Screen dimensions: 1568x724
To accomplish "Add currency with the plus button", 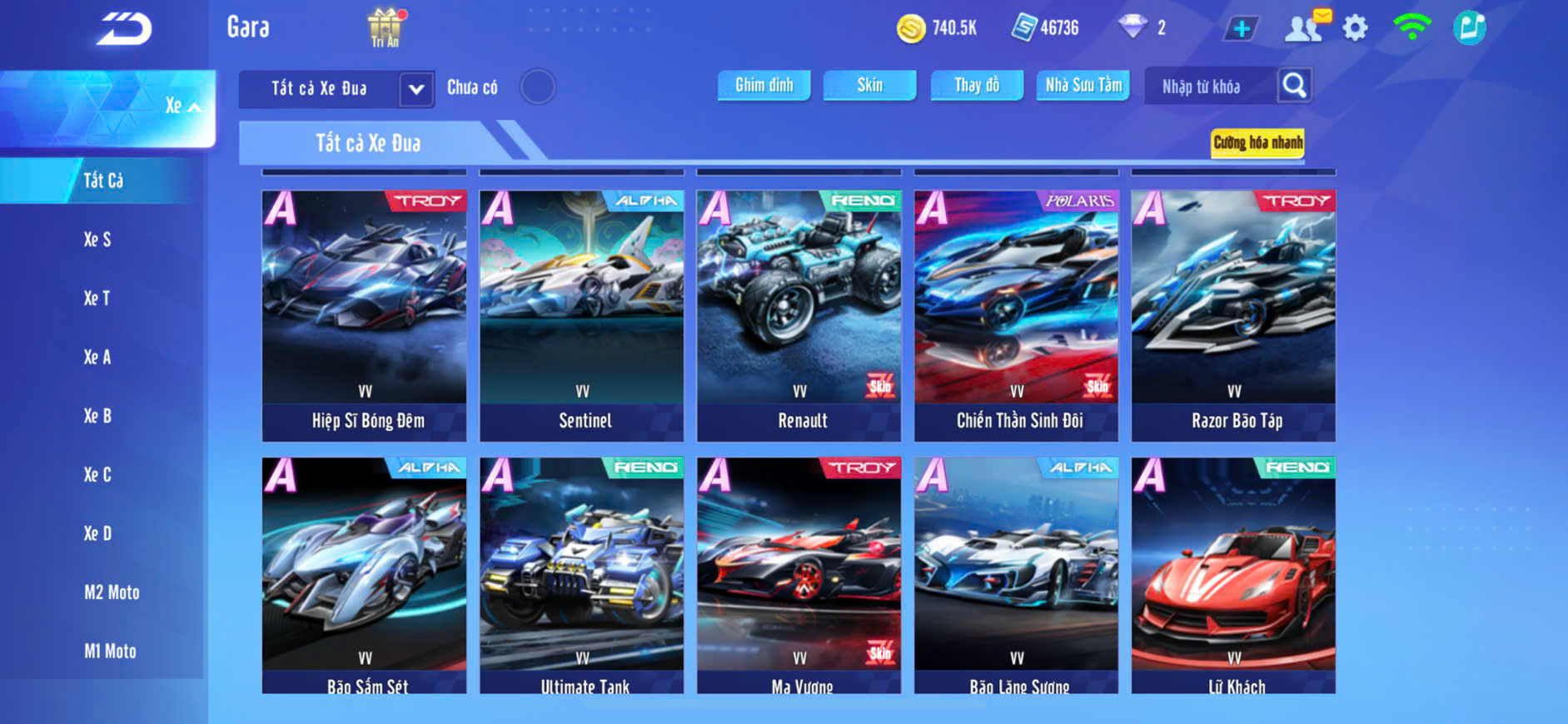I will coord(1241,29).
